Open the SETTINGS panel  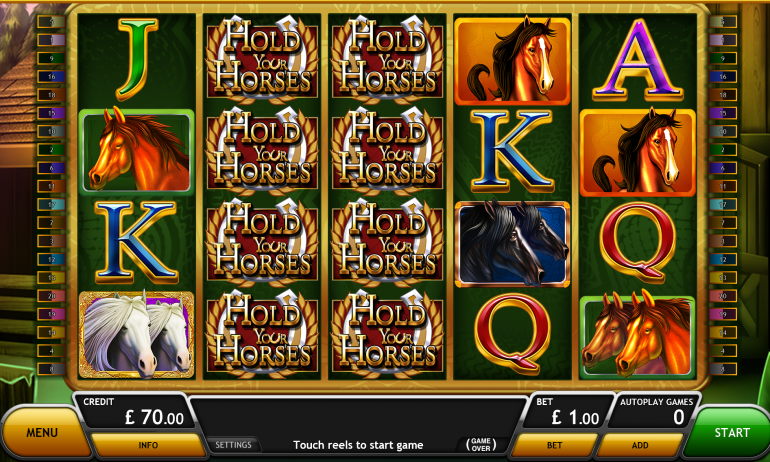(x=233, y=445)
